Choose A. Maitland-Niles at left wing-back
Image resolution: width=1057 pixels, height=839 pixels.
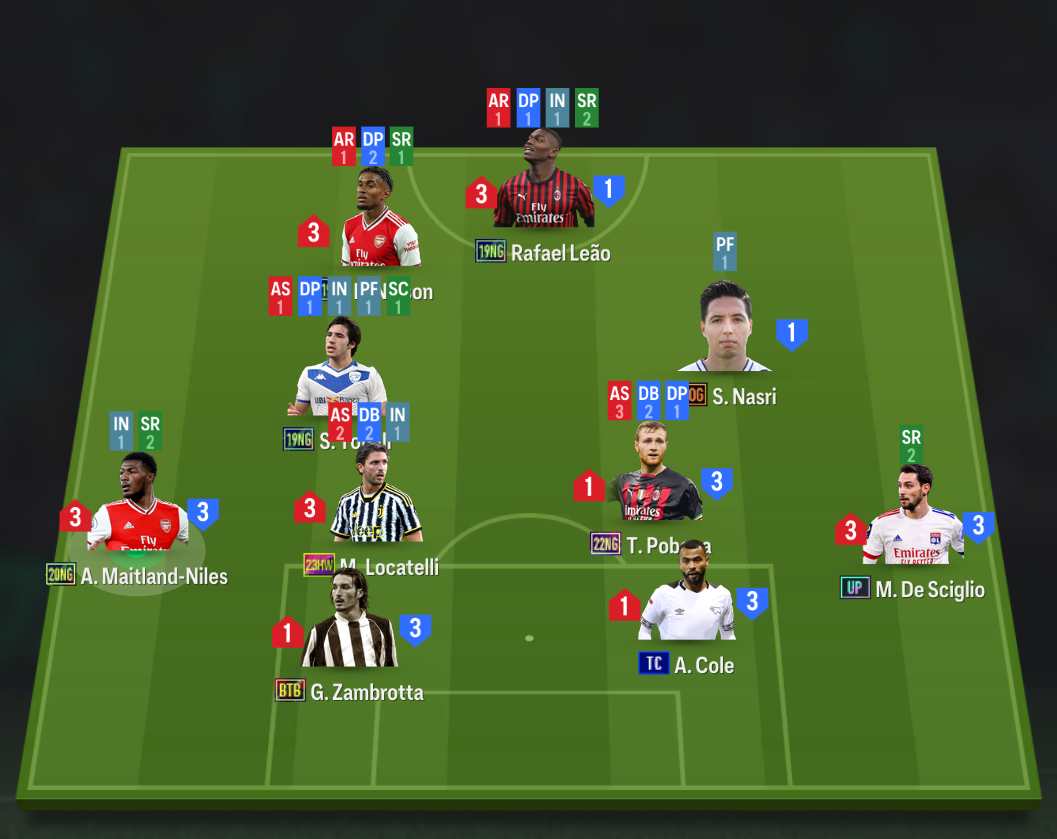(137, 506)
